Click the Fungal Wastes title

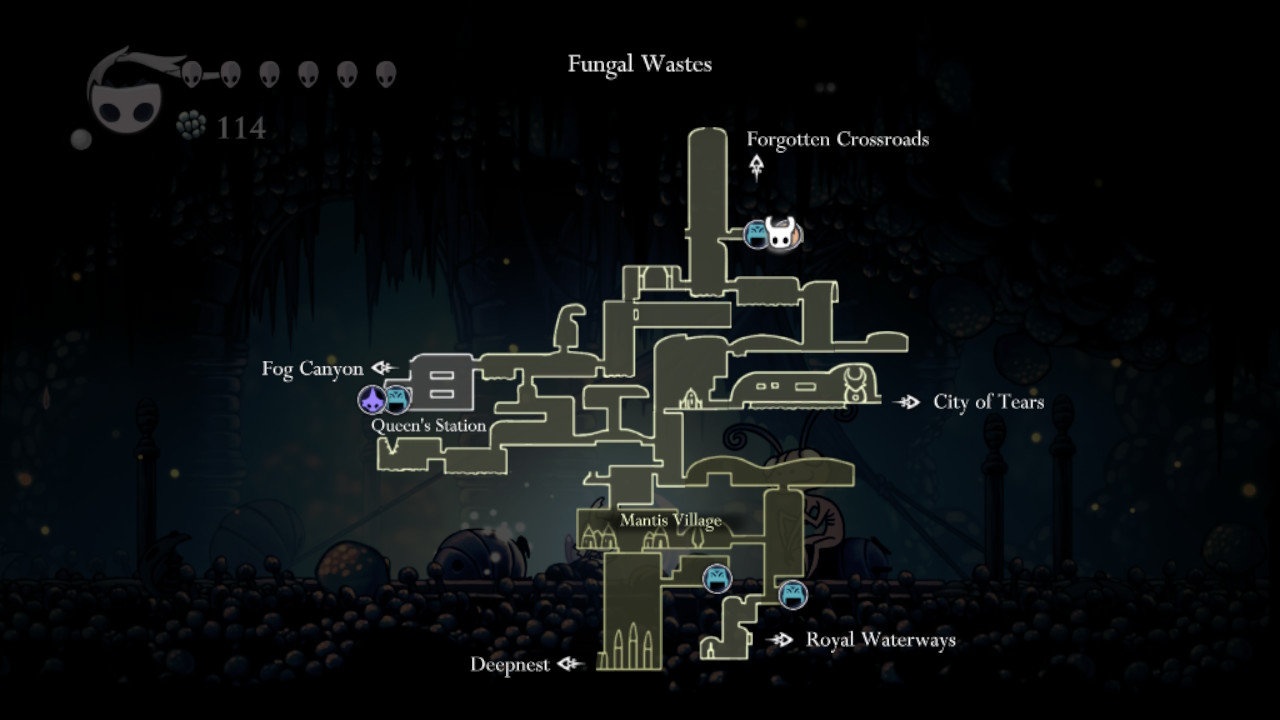click(x=640, y=64)
